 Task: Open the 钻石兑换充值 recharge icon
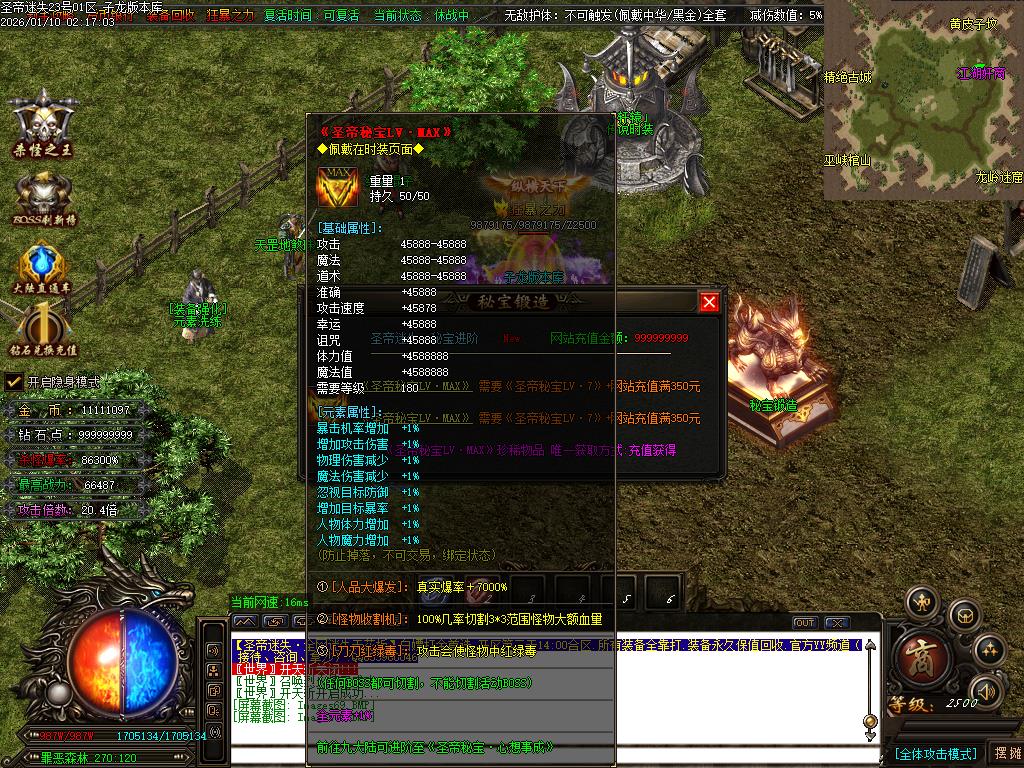[43, 330]
